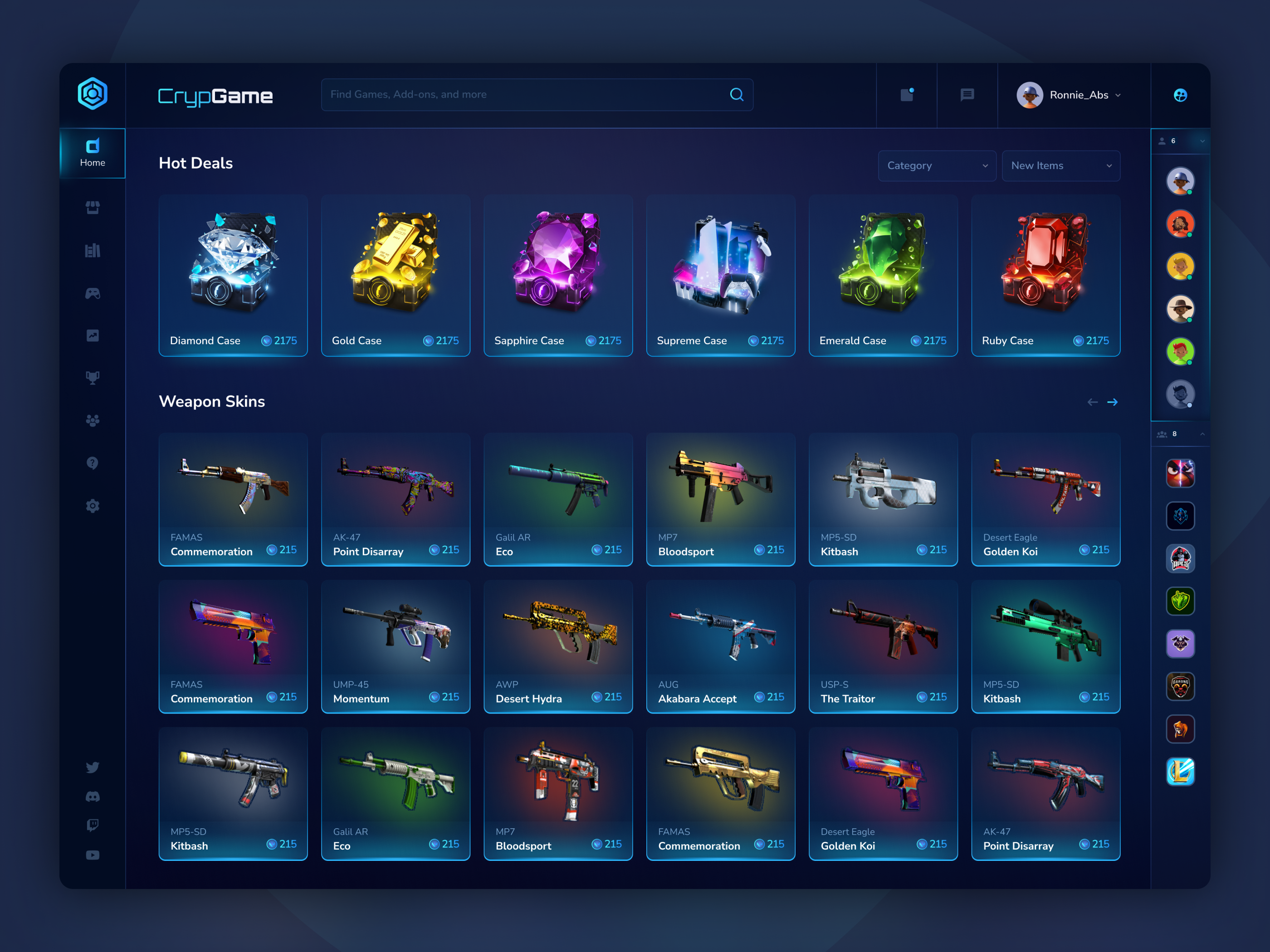Screen dimensions: 1270x952
Task: Expand the New Items sort dropdown
Action: [x=1060, y=166]
